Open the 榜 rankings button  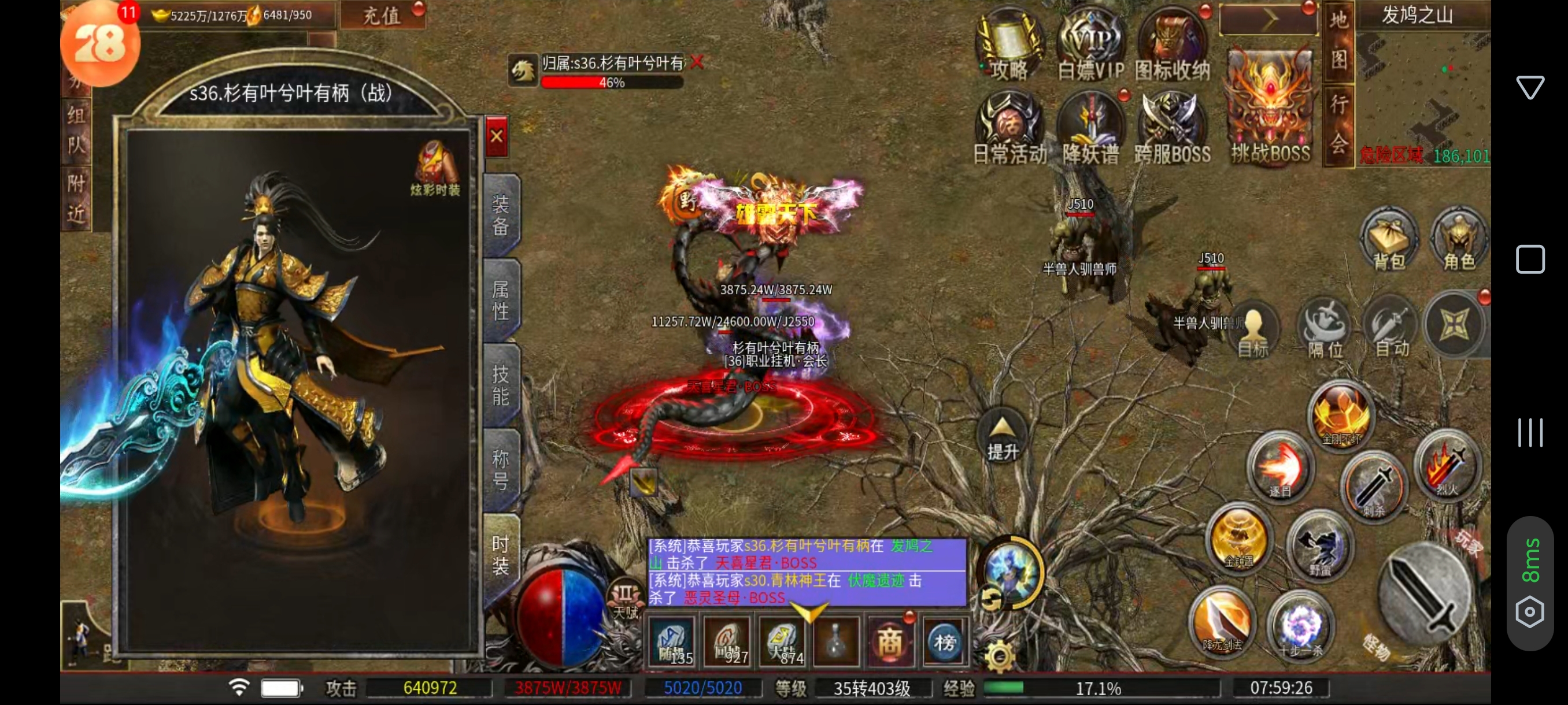click(x=945, y=641)
